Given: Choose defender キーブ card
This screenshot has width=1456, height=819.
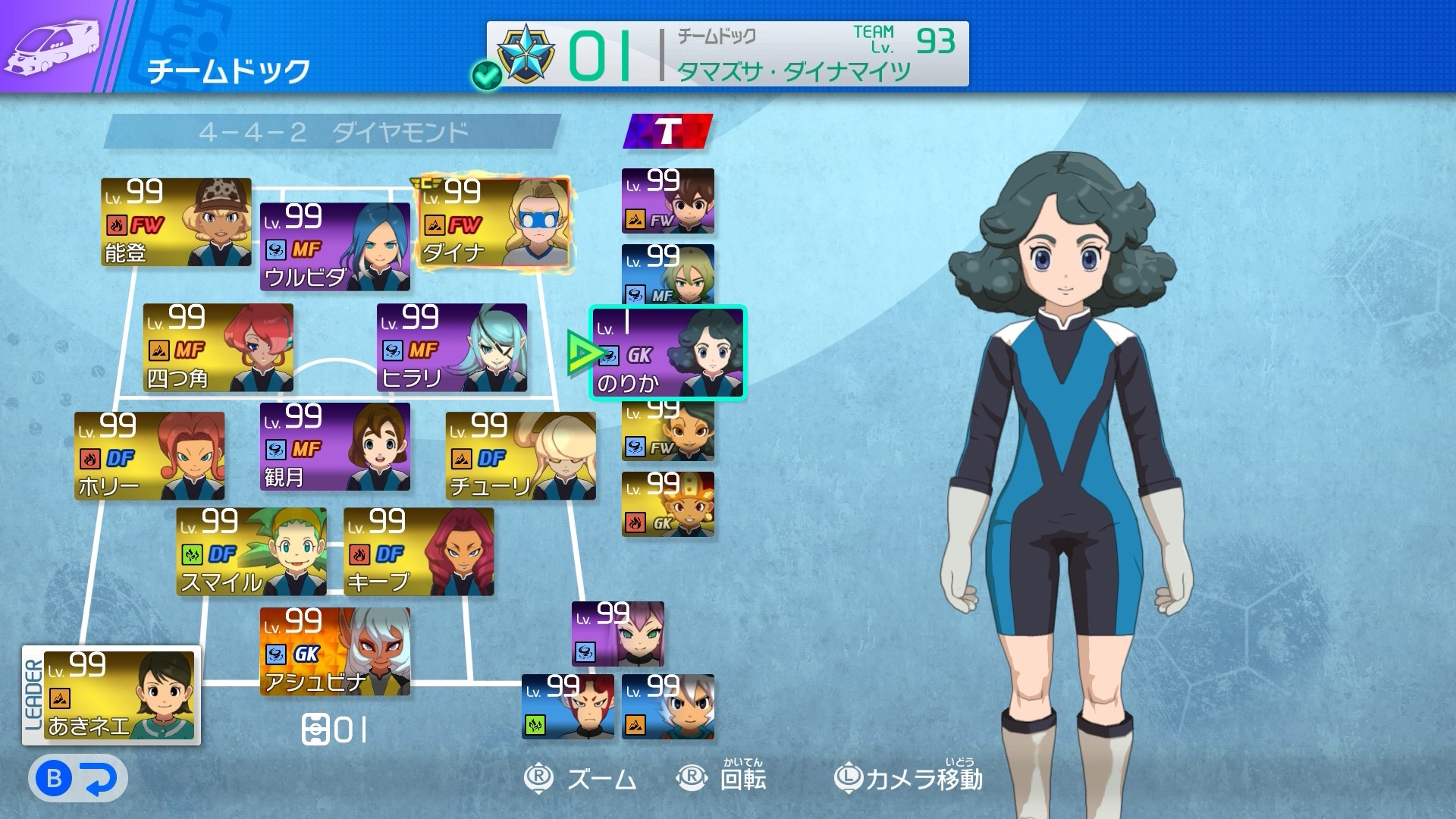Looking at the screenshot, I should [419, 551].
